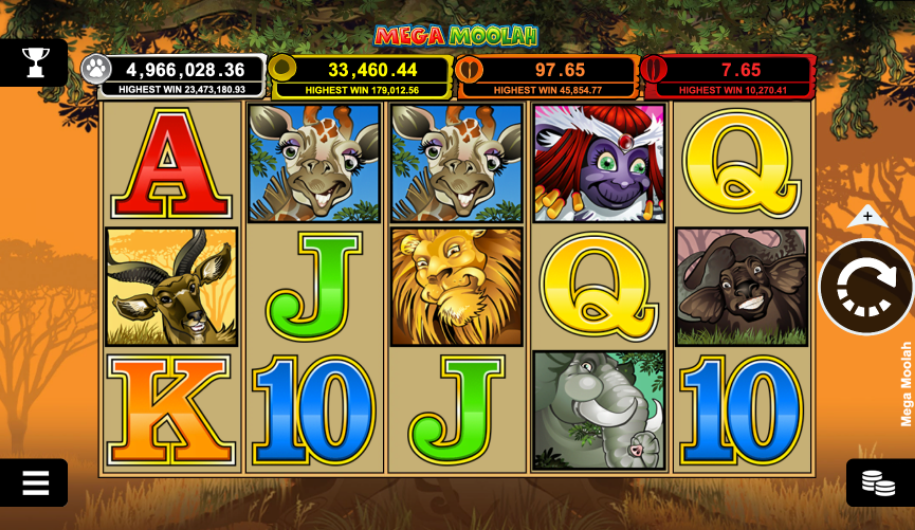Expand the plus arrow above the spin button

click(x=867, y=216)
